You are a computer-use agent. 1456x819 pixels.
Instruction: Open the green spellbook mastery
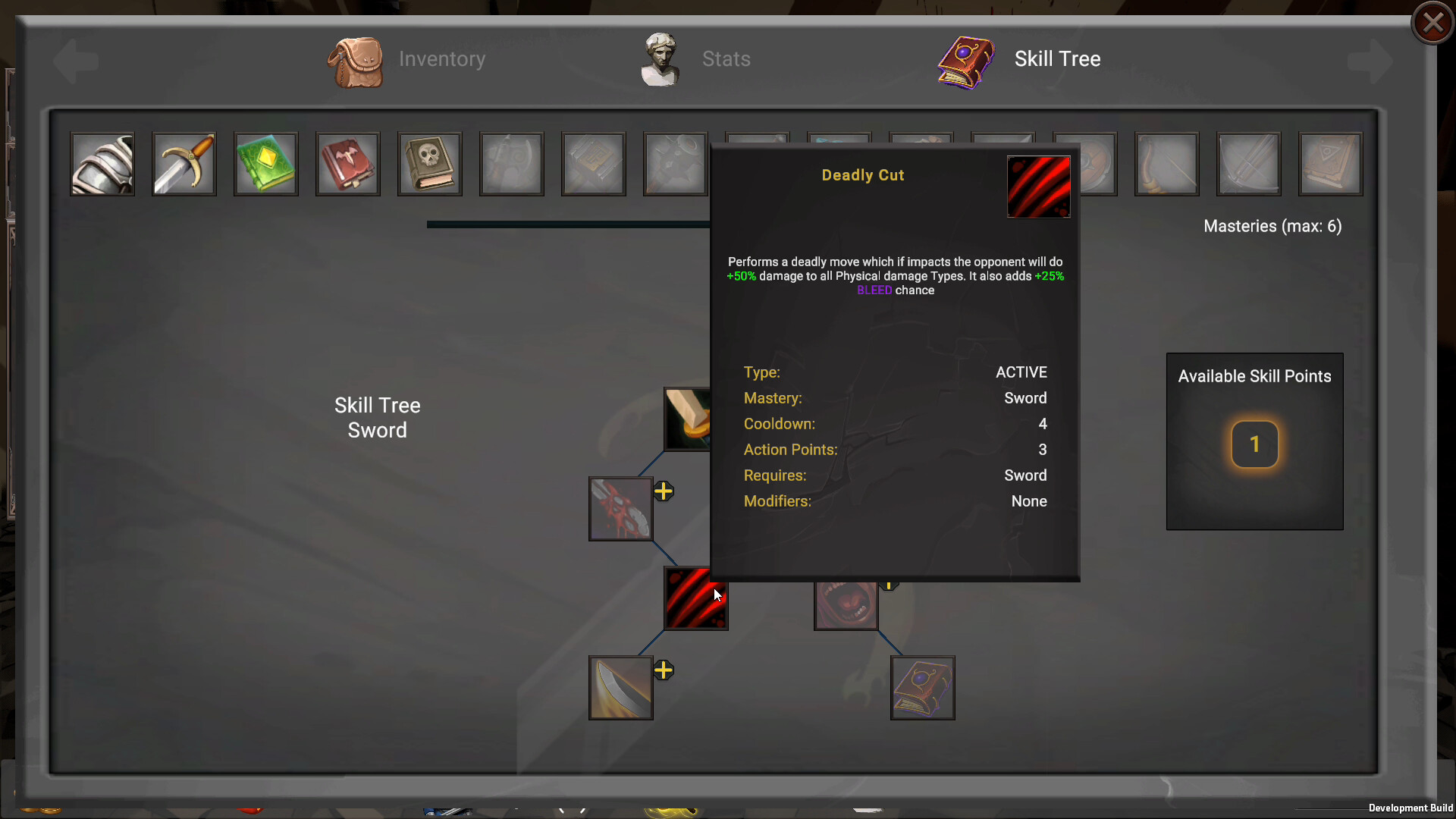point(265,164)
